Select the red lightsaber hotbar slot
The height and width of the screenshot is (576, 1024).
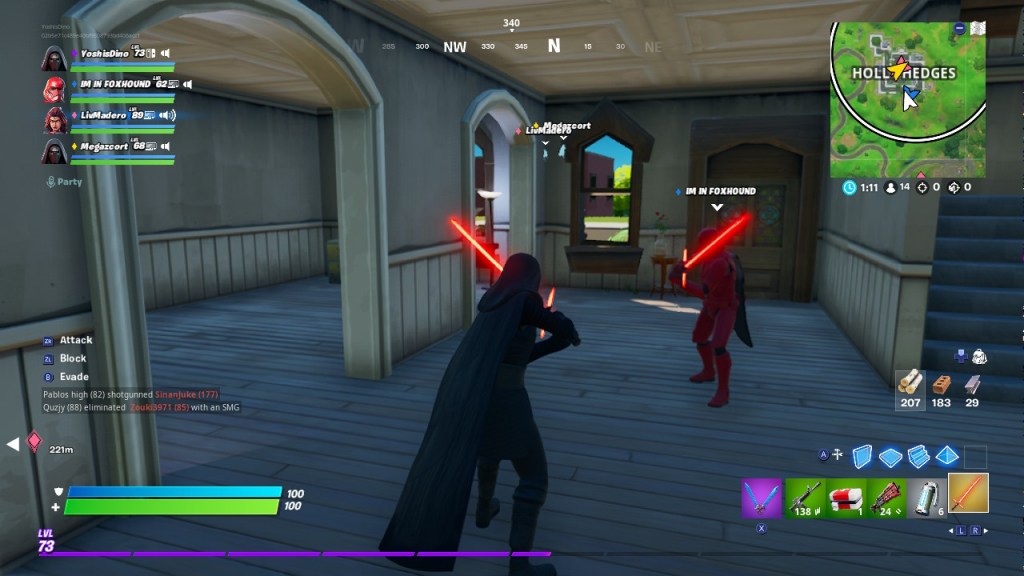point(968,493)
